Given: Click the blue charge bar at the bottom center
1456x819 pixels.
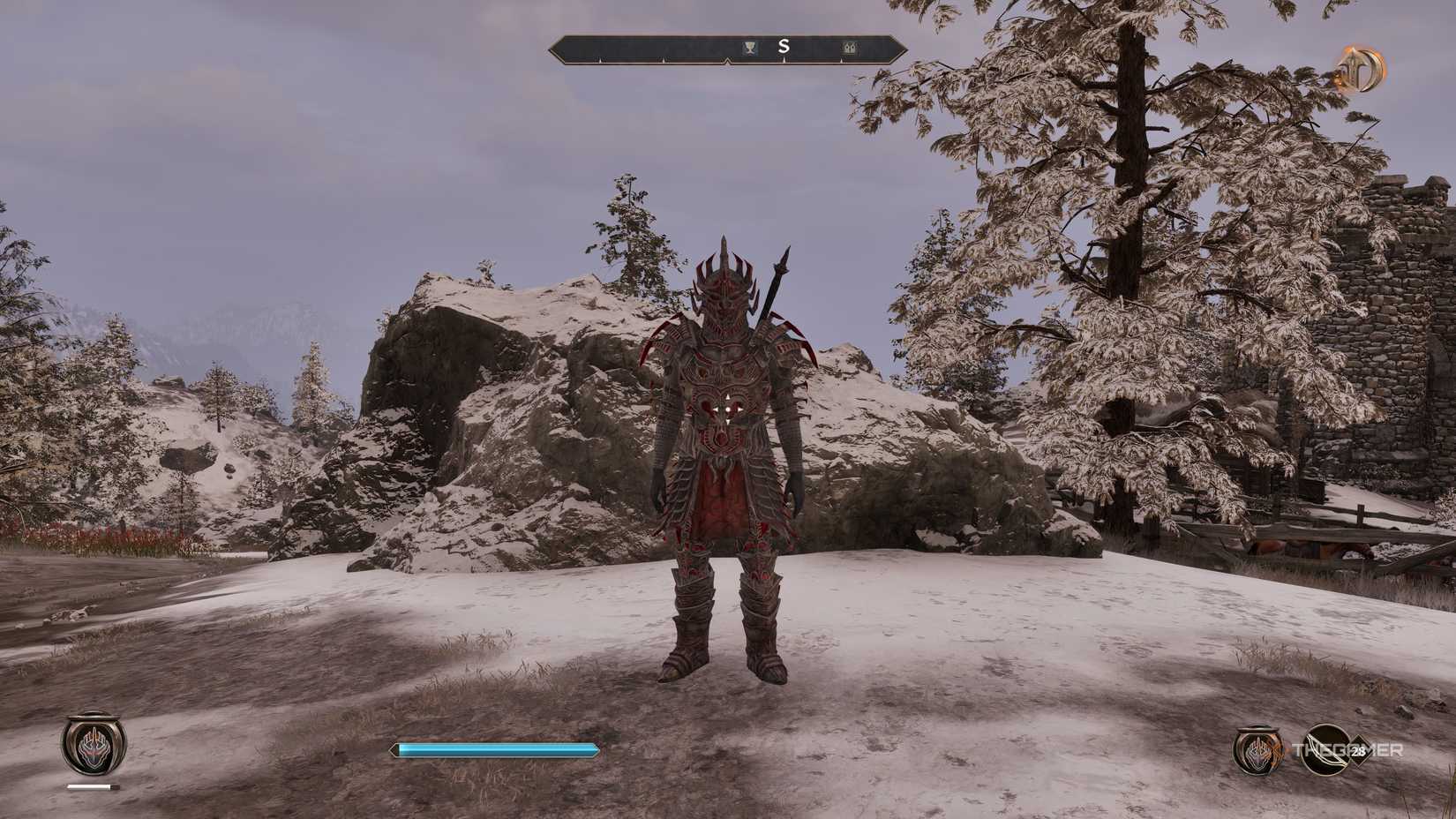Looking at the screenshot, I should pyautogui.click(x=494, y=748).
